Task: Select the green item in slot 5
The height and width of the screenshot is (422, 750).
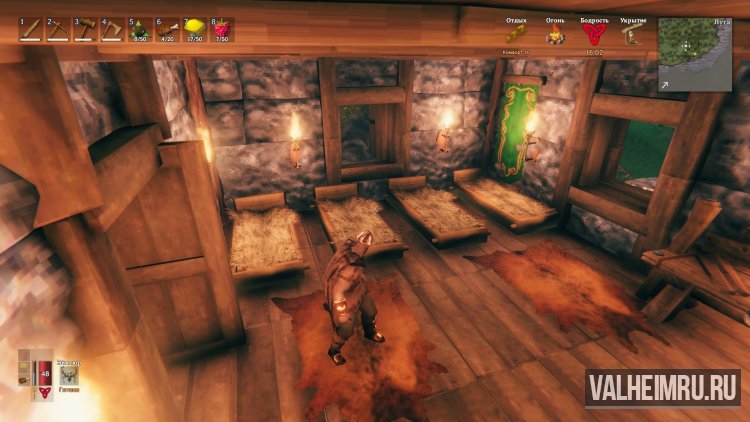Action: point(138,29)
